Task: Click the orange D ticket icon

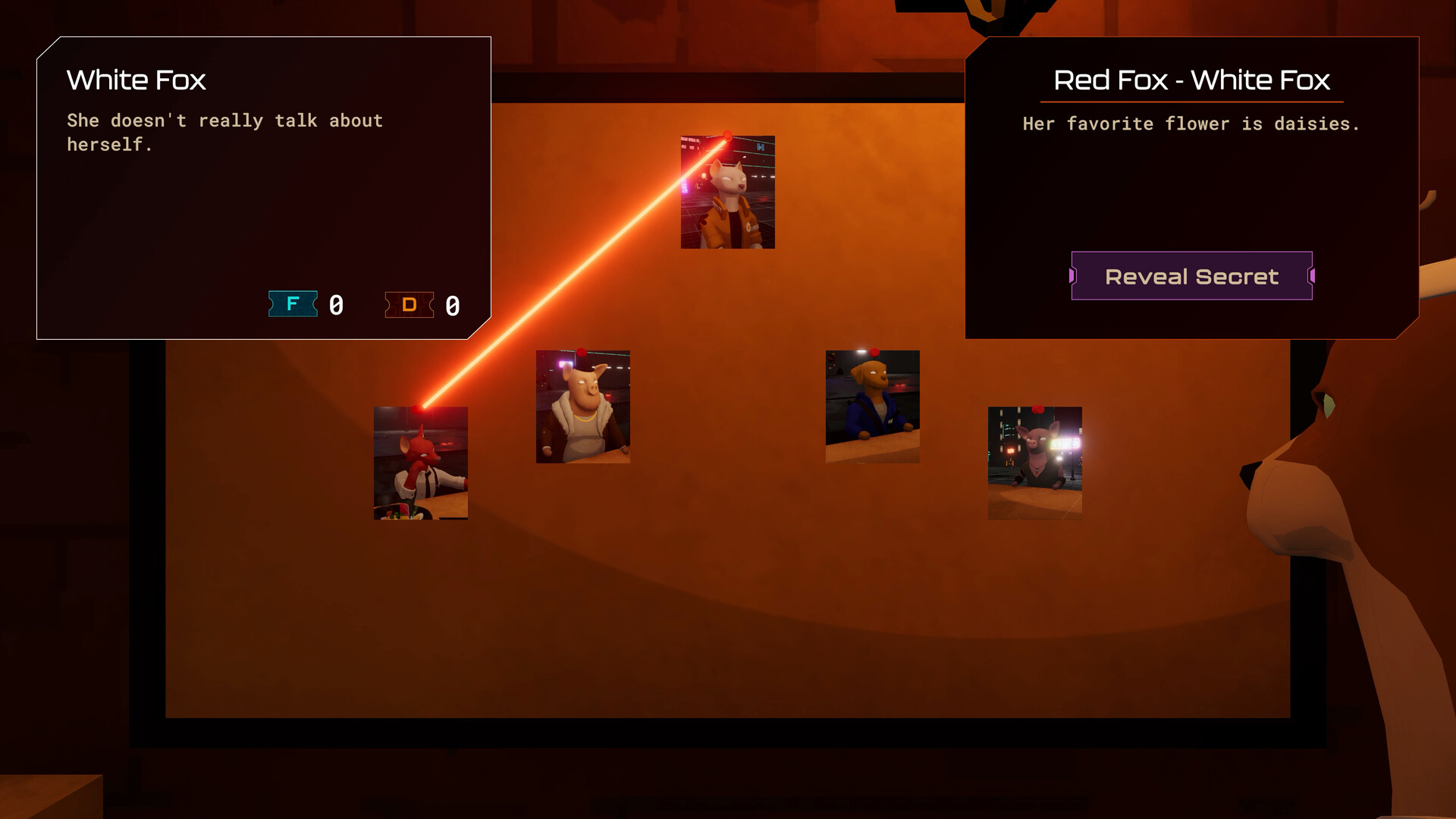Action: [x=409, y=305]
